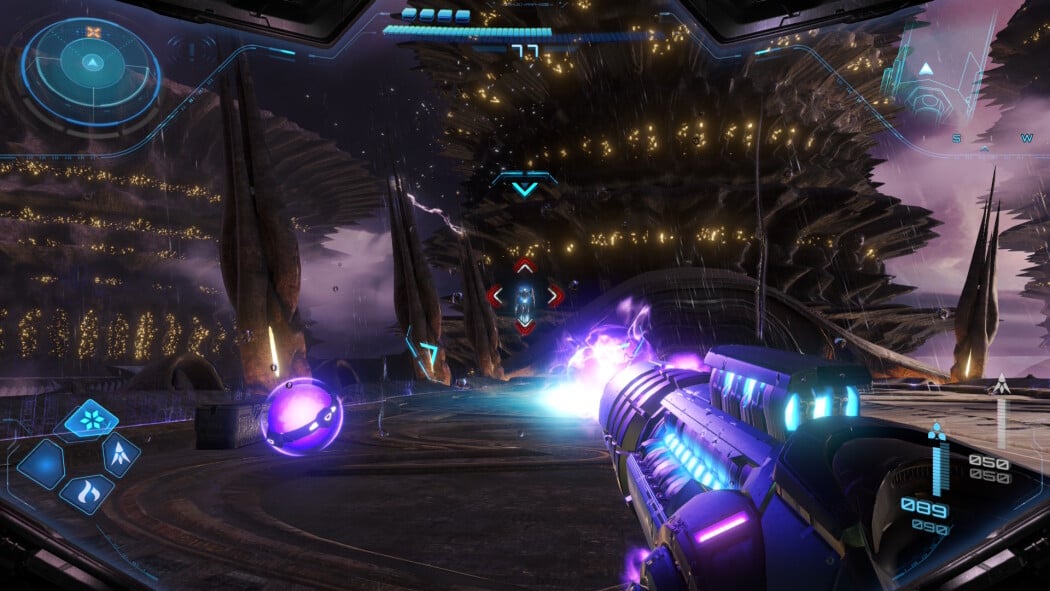
Task: Click the red lock-on target reticle
Action: 524,296
